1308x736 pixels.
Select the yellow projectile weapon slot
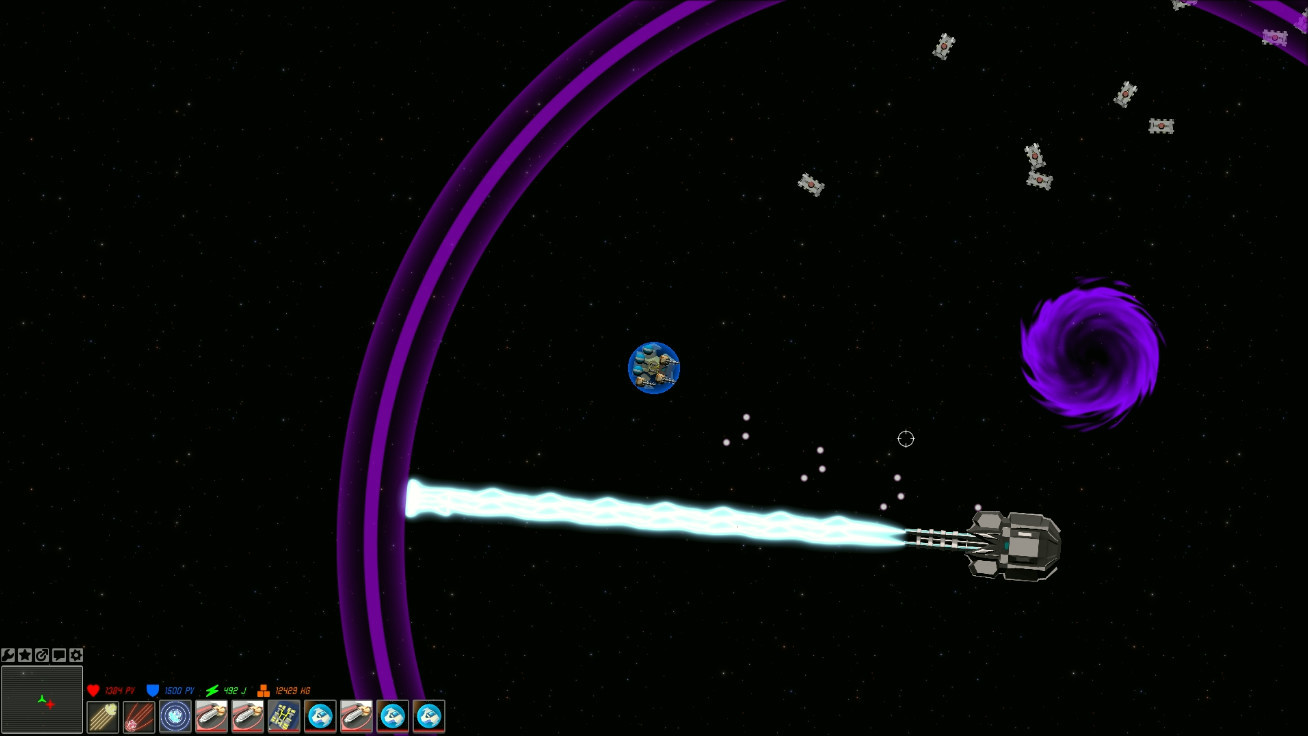point(103,716)
